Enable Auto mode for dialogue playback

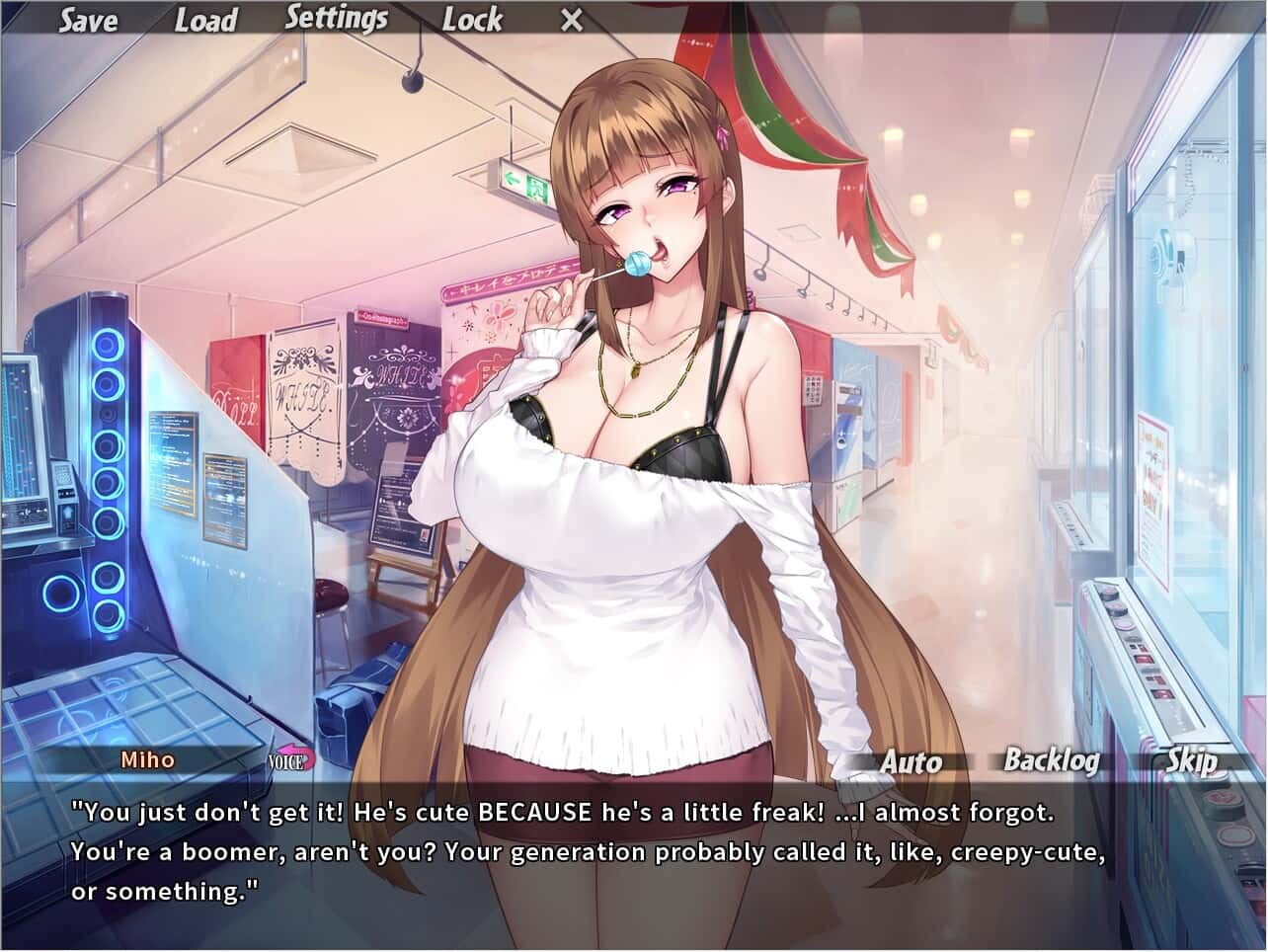point(911,762)
